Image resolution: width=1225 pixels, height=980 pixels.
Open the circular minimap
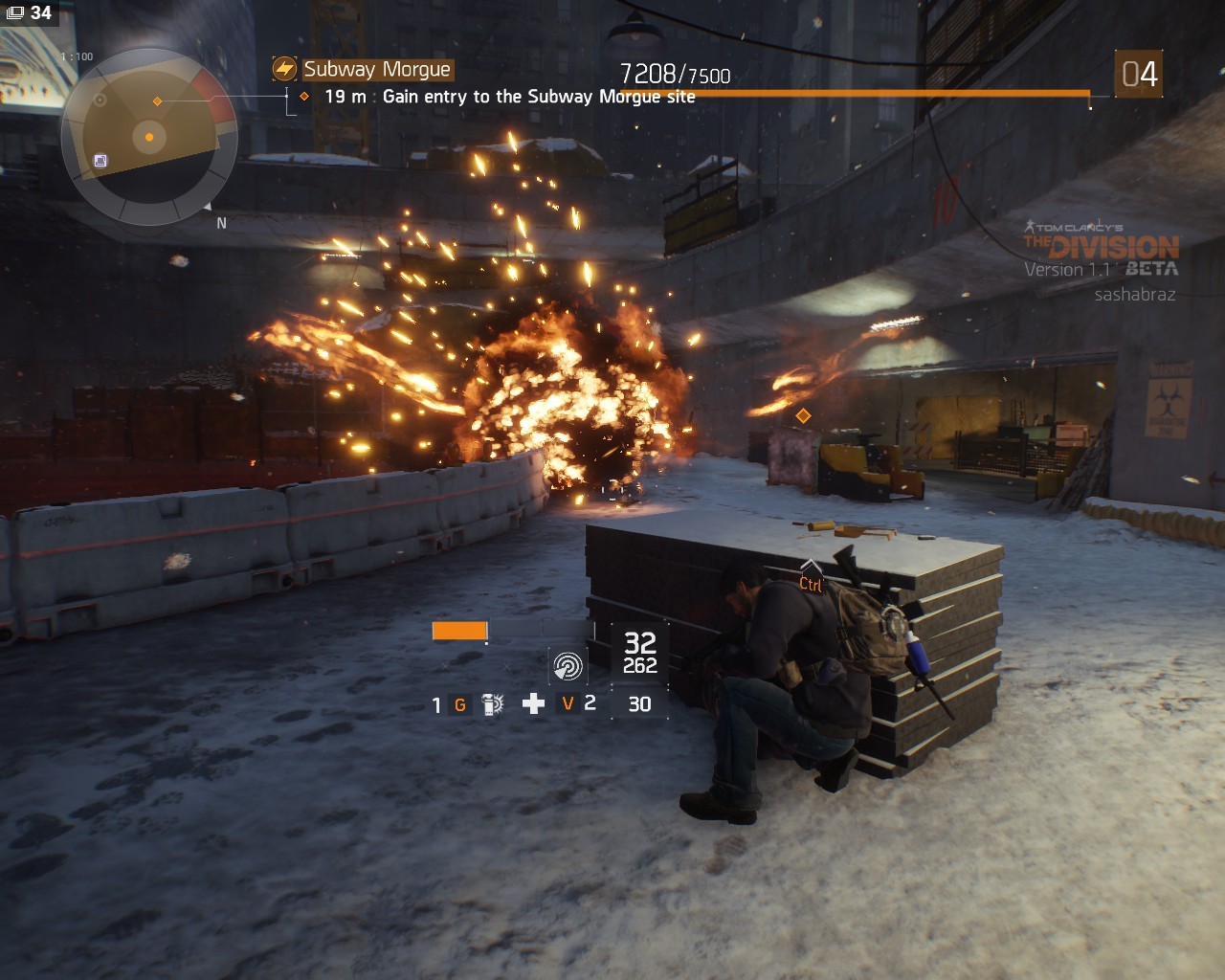148,137
